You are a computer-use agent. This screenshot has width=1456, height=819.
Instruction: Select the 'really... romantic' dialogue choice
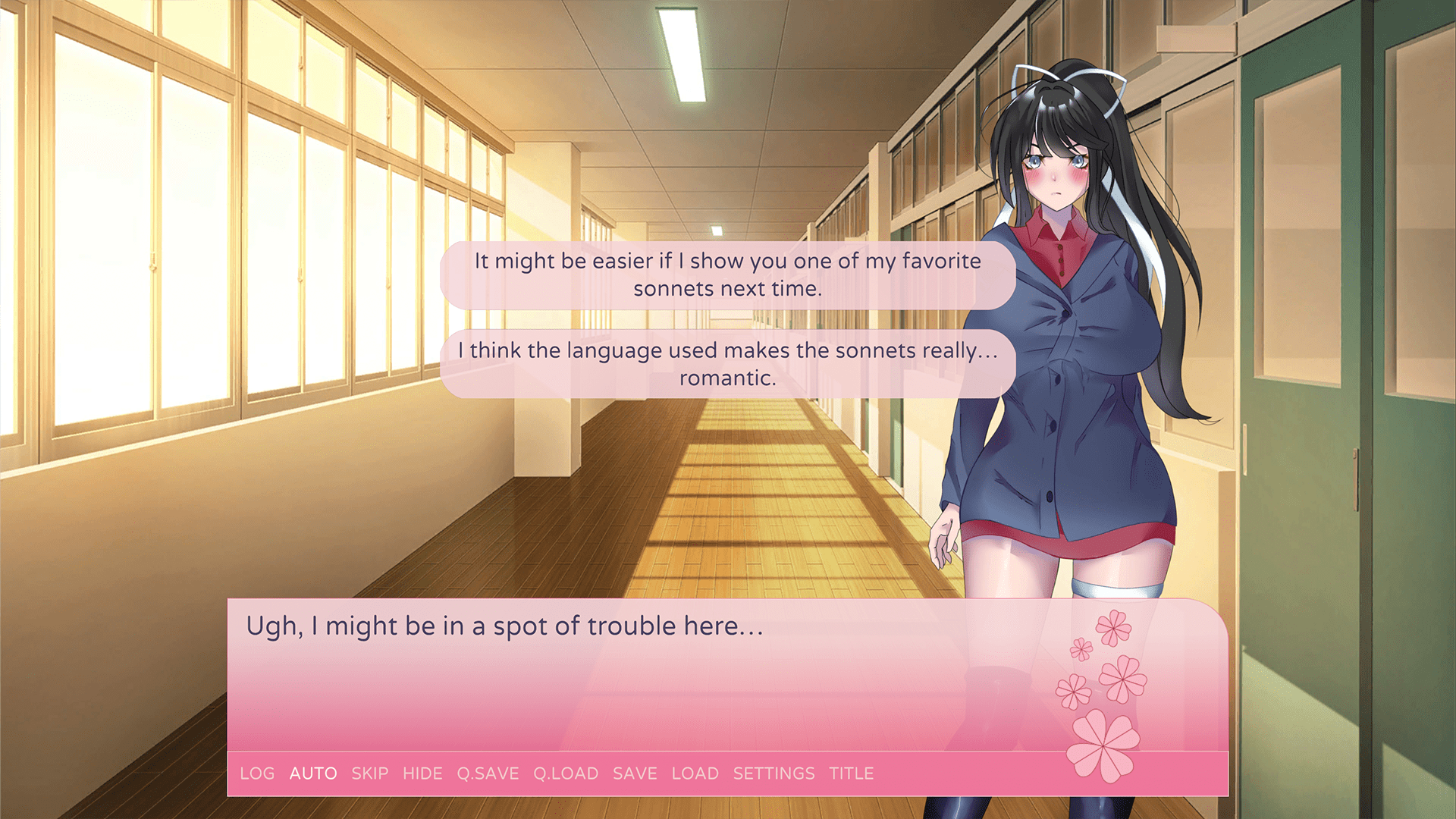(727, 364)
